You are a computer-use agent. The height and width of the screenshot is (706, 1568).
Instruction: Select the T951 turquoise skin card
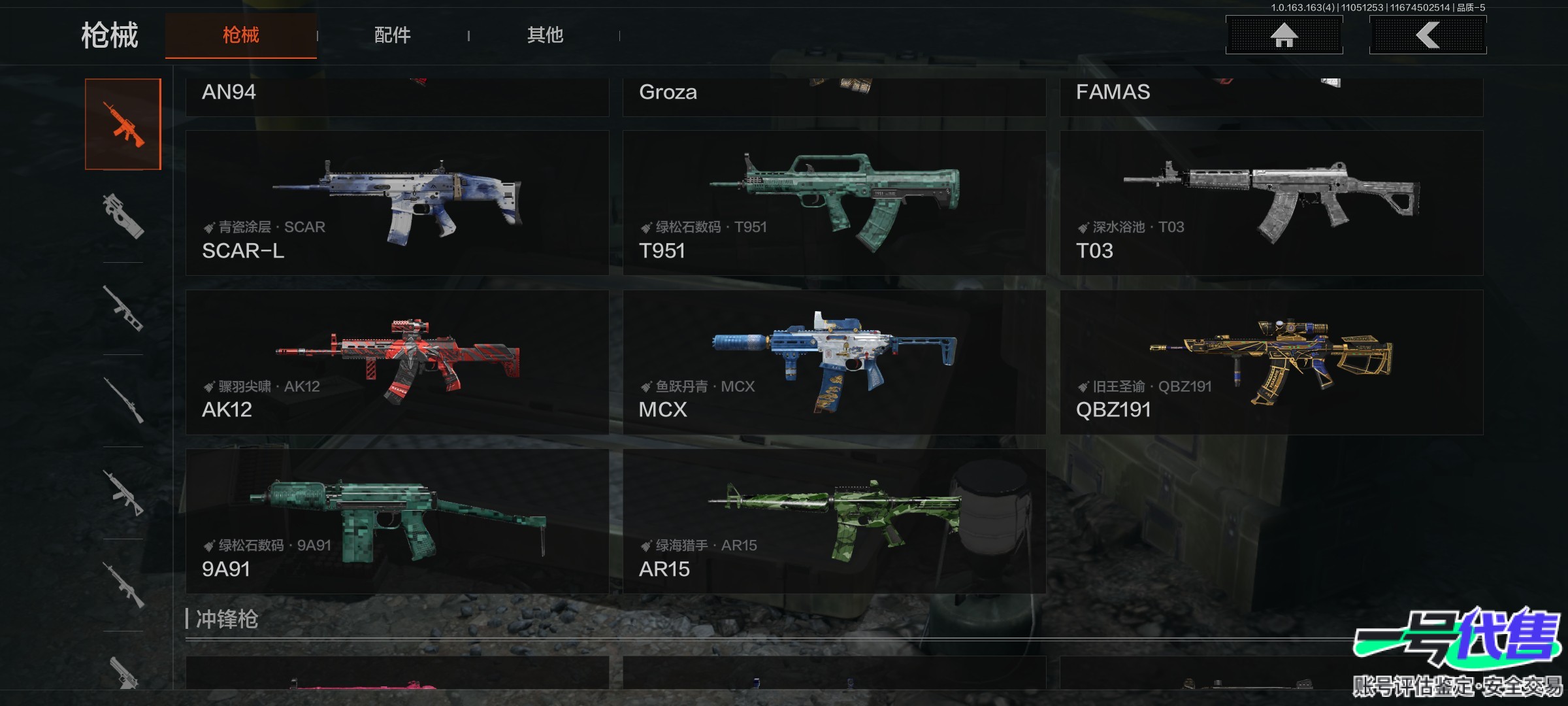[834, 203]
